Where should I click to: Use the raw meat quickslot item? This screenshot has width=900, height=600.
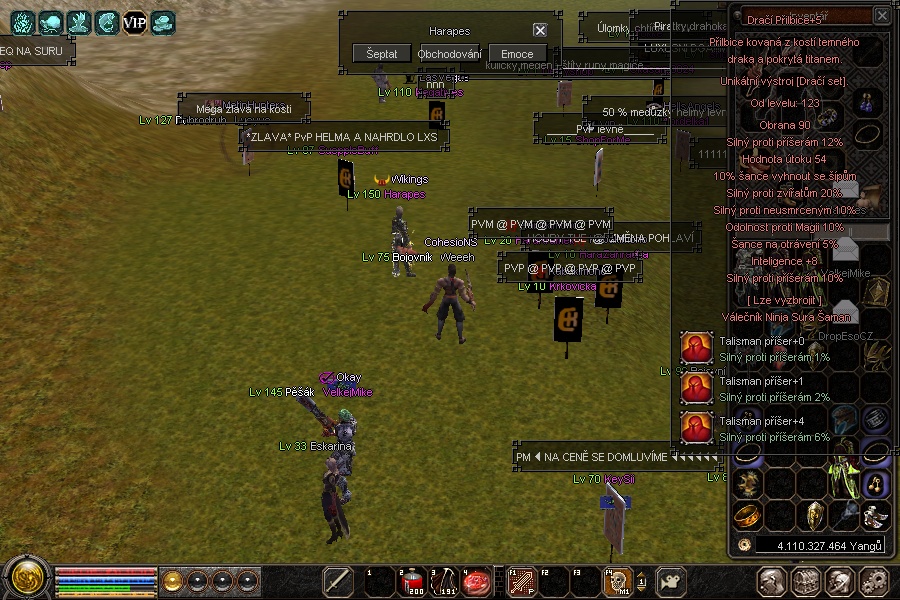(476, 581)
